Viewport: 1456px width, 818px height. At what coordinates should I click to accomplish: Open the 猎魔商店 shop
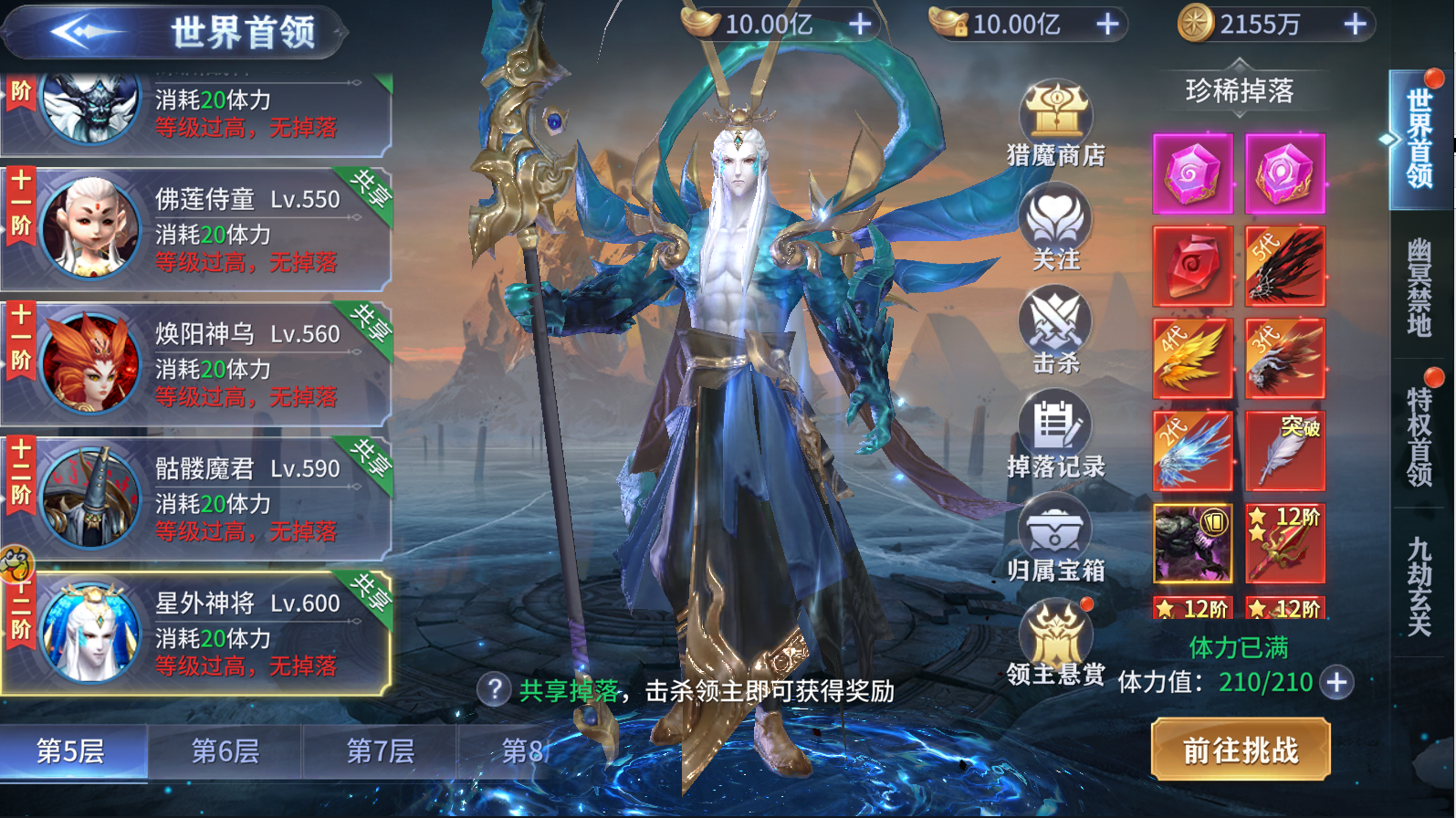[x=1056, y=124]
